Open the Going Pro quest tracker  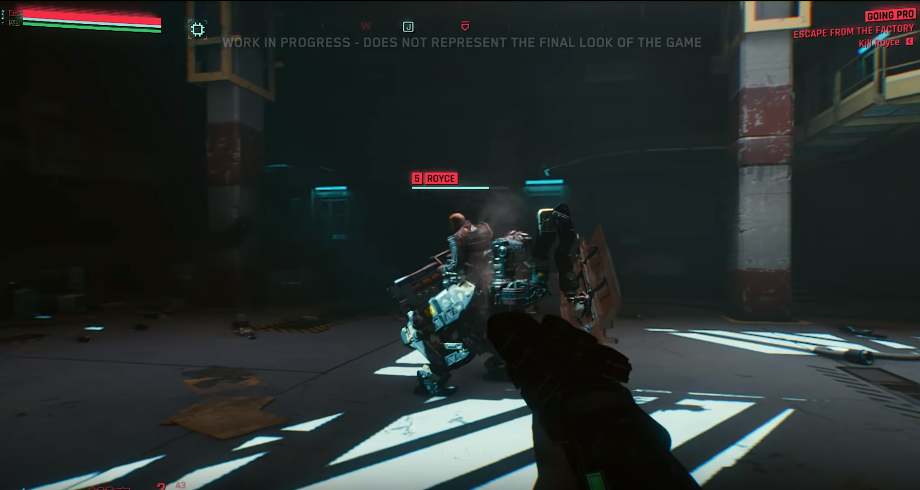pos(888,17)
